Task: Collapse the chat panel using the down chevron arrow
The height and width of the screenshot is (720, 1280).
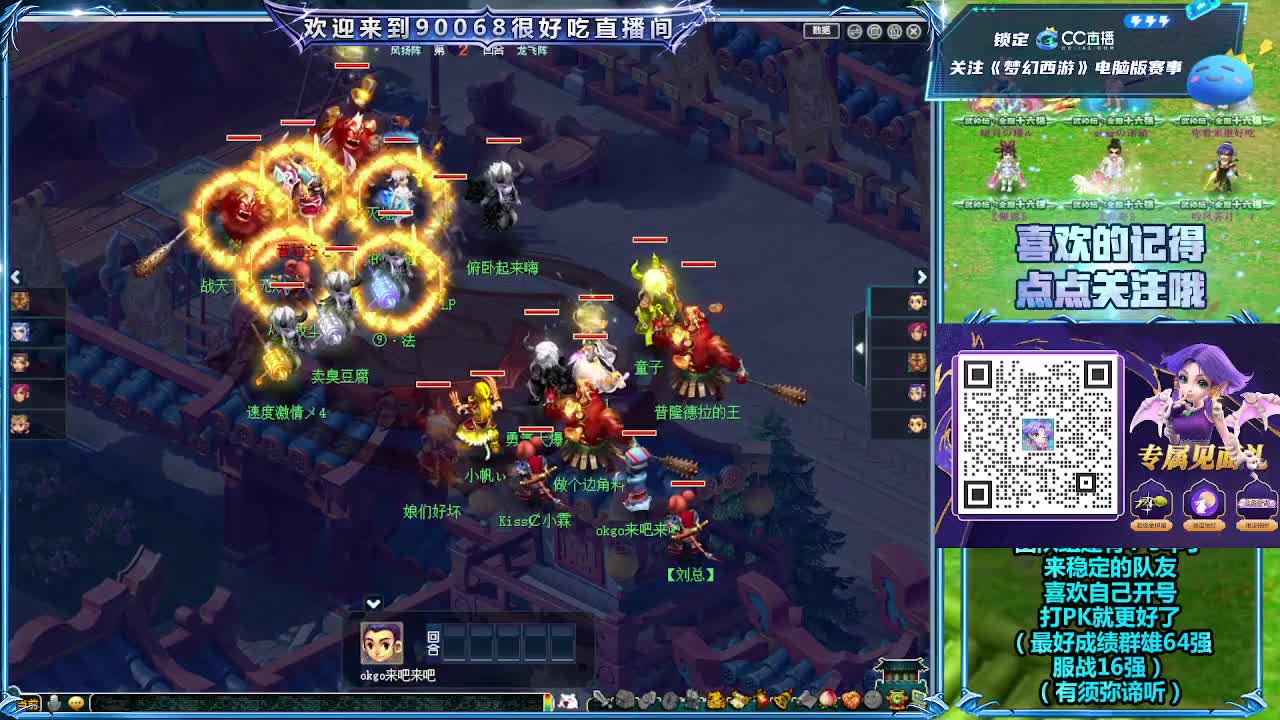Action: click(x=374, y=601)
